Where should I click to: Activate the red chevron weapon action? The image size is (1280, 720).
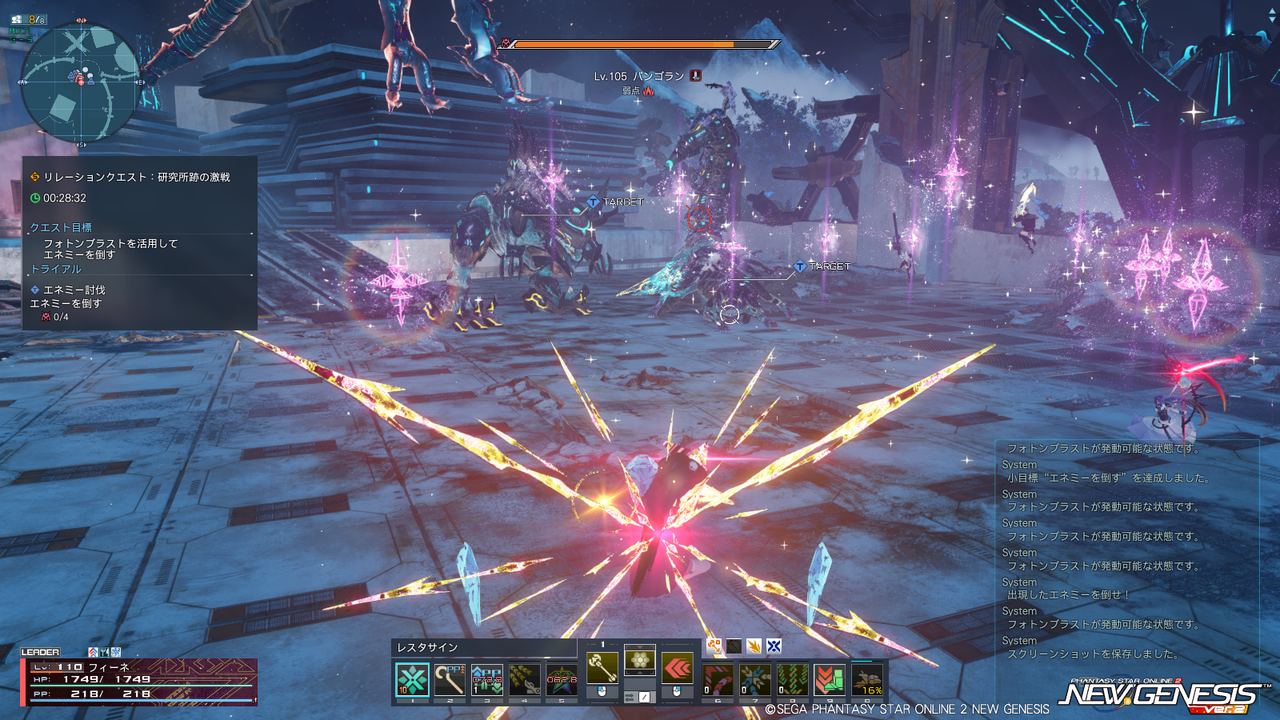point(677,668)
